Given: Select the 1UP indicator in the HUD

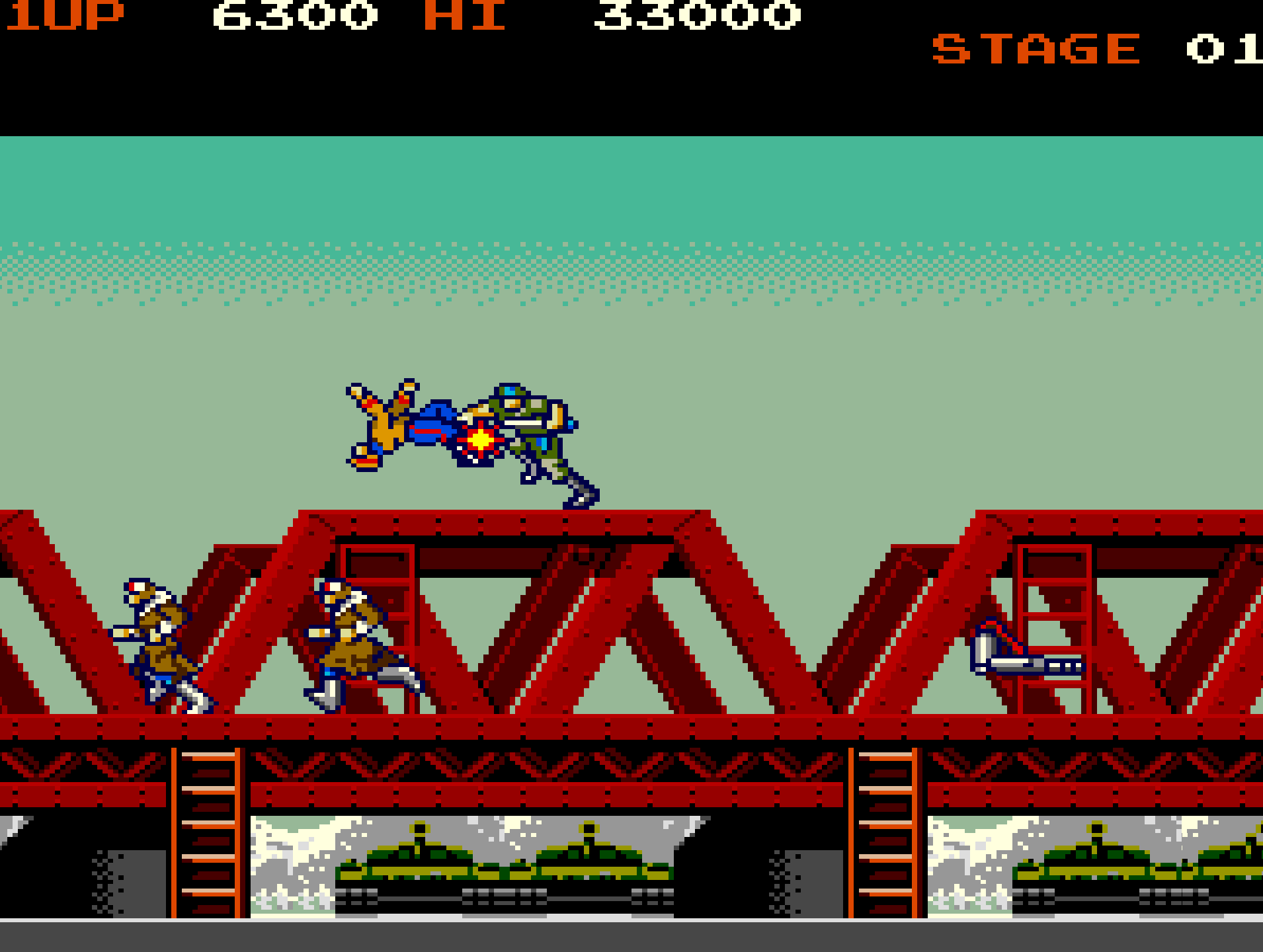Looking at the screenshot, I should (63, 15).
